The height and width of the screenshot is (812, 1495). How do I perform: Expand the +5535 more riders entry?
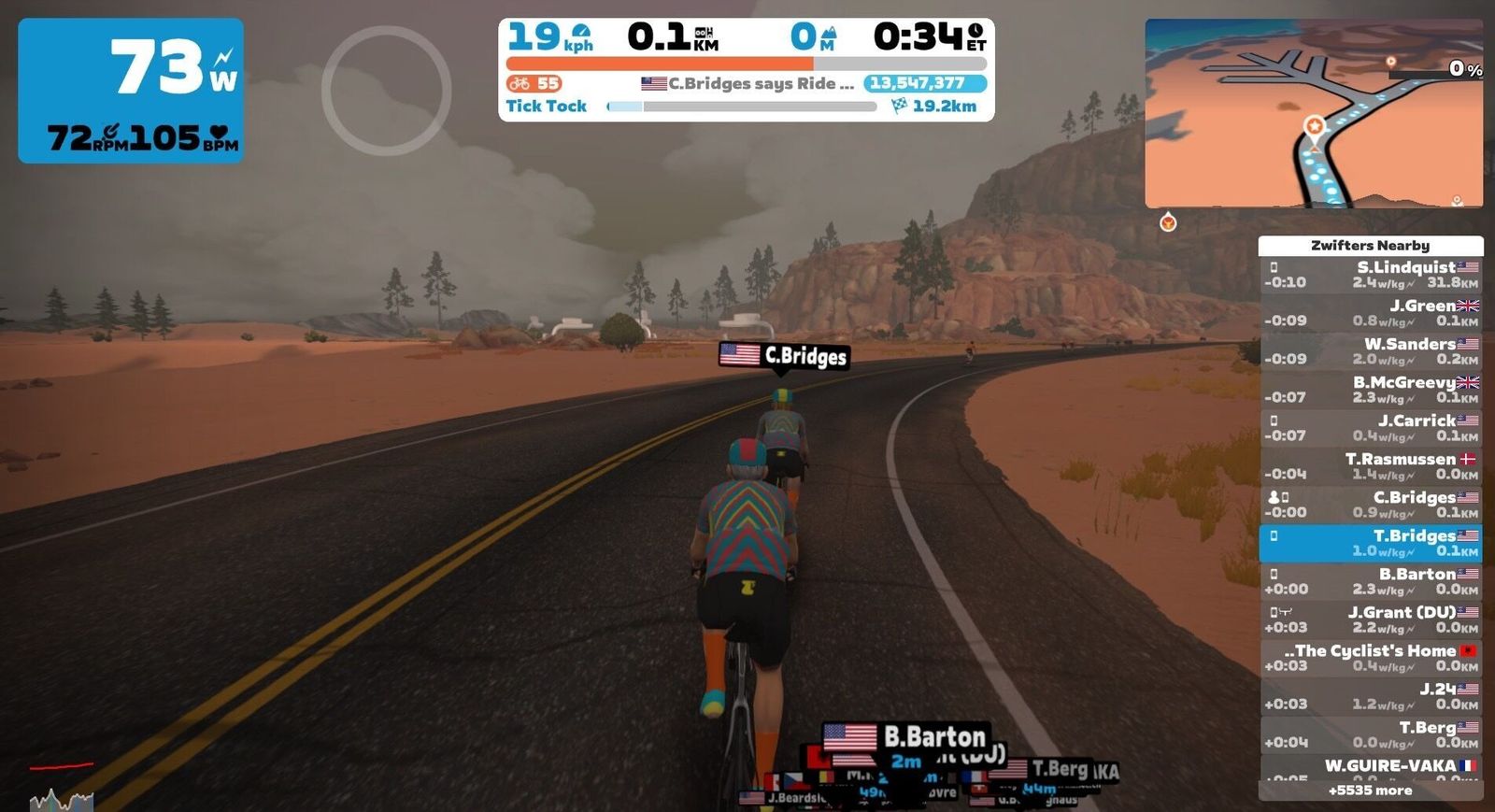click(x=1370, y=791)
